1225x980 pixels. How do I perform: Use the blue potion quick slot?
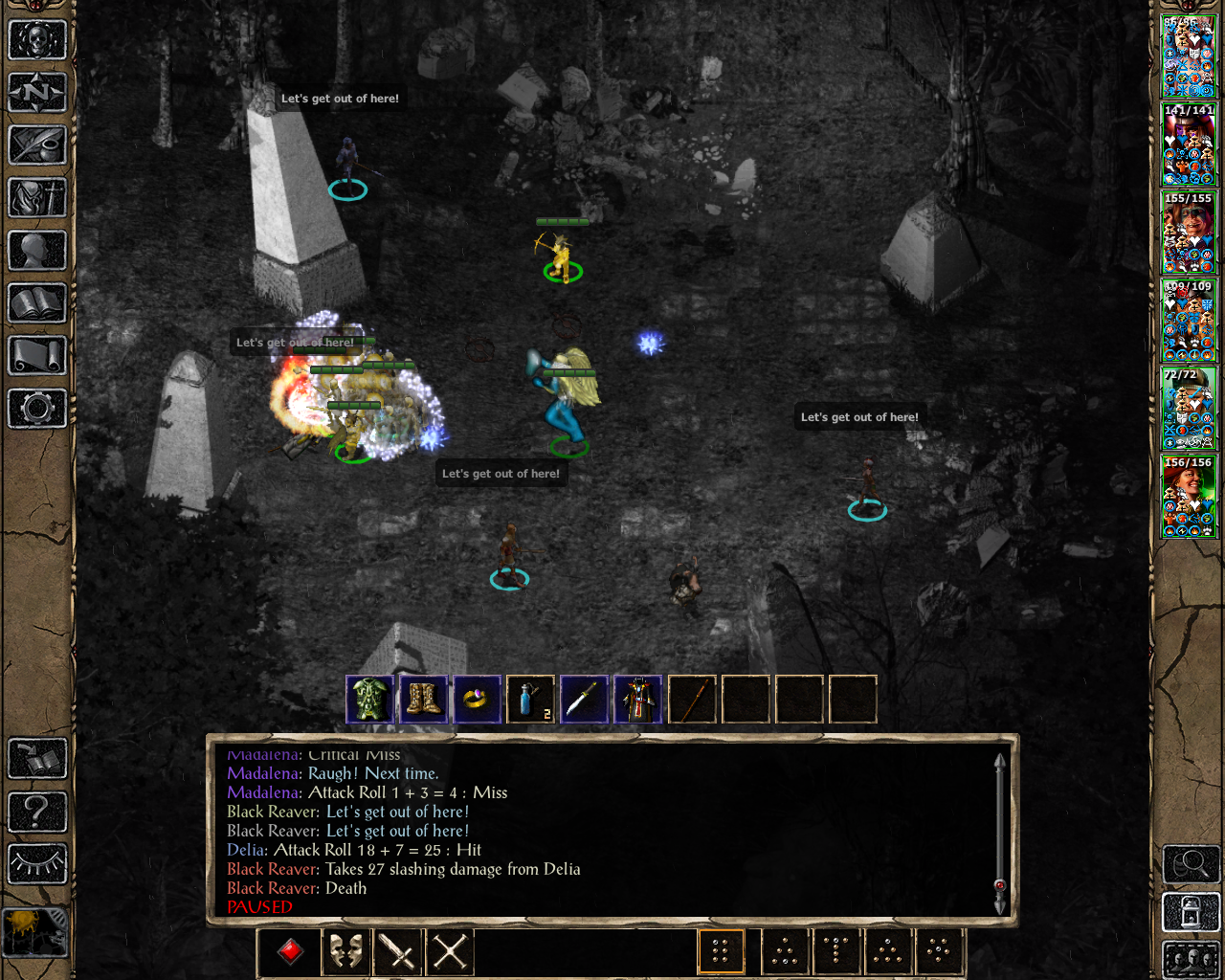pyautogui.click(x=530, y=700)
